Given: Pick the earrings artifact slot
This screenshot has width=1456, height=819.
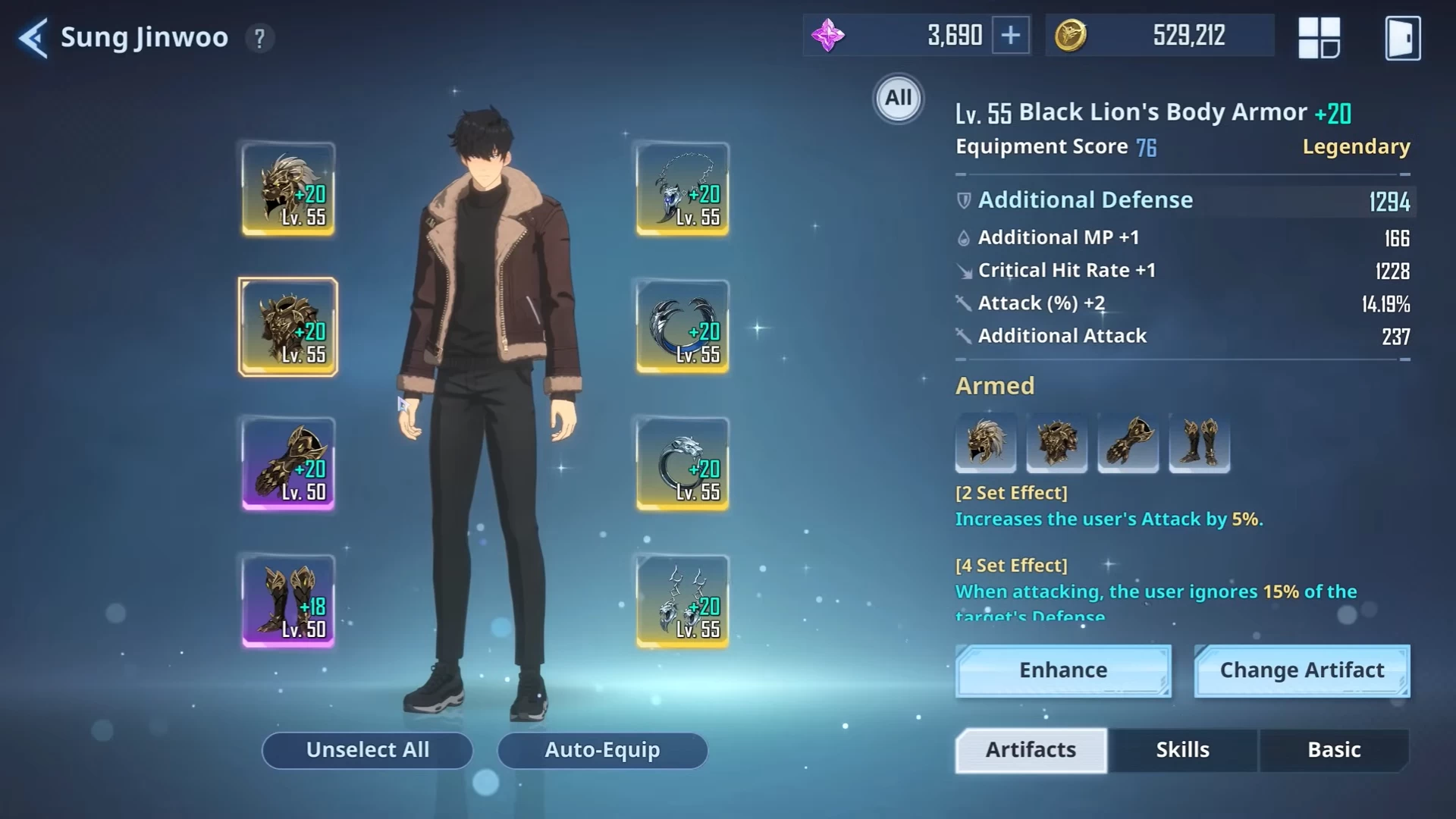Looking at the screenshot, I should 682,601.
